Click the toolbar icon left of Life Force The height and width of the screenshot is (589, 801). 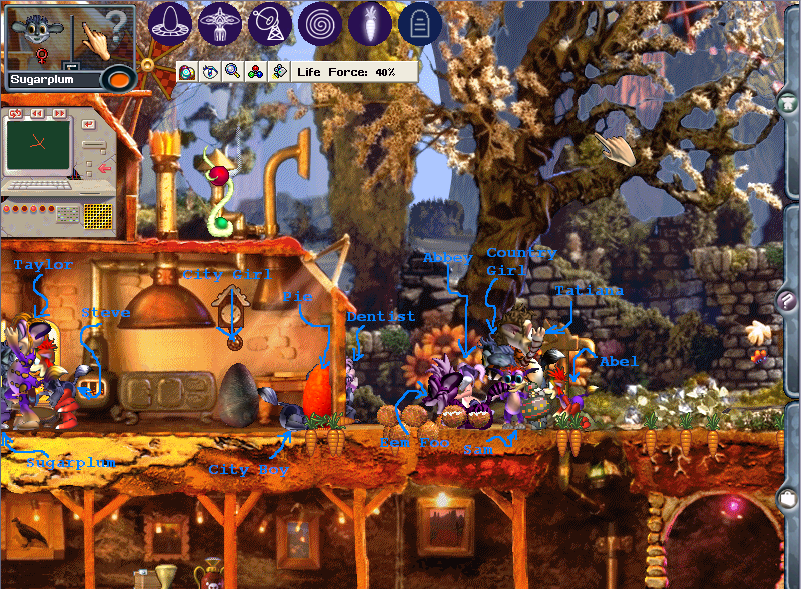pyautogui.click(x=279, y=72)
